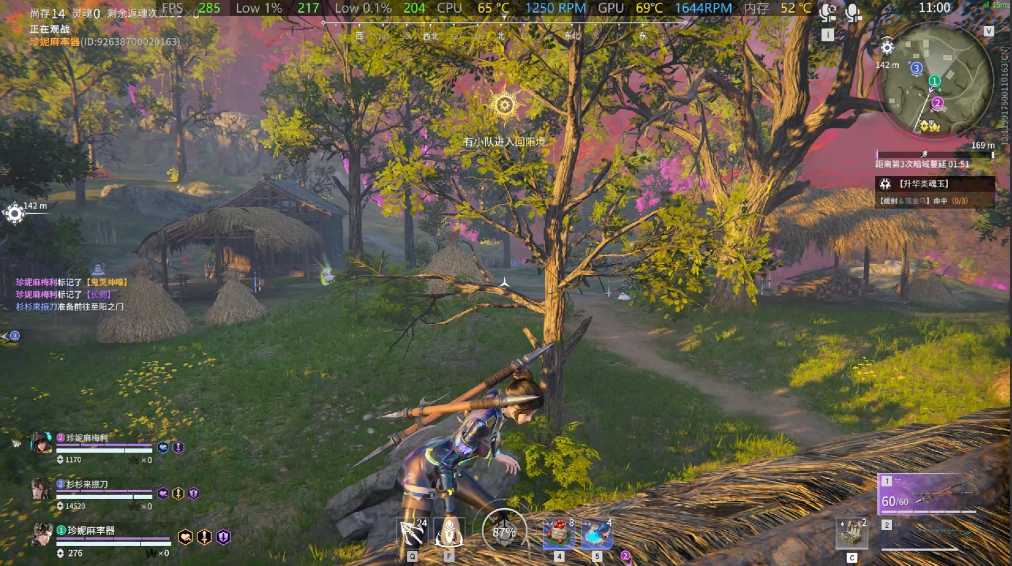
Task: Select the primary weapon slot showing 60/60
Action: [920, 494]
